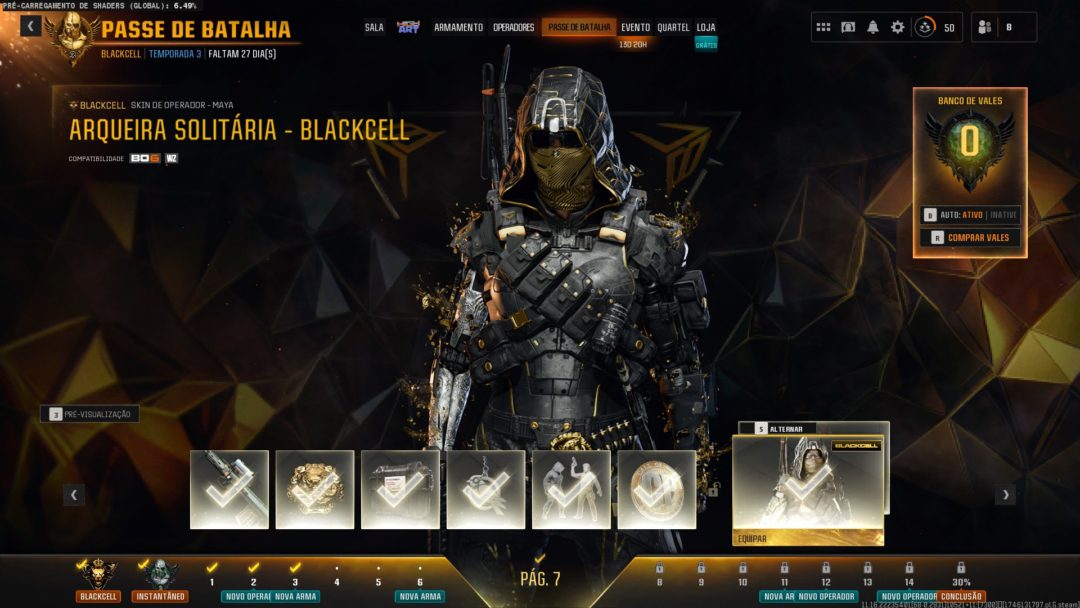Open the friends list icon

pos(984,27)
